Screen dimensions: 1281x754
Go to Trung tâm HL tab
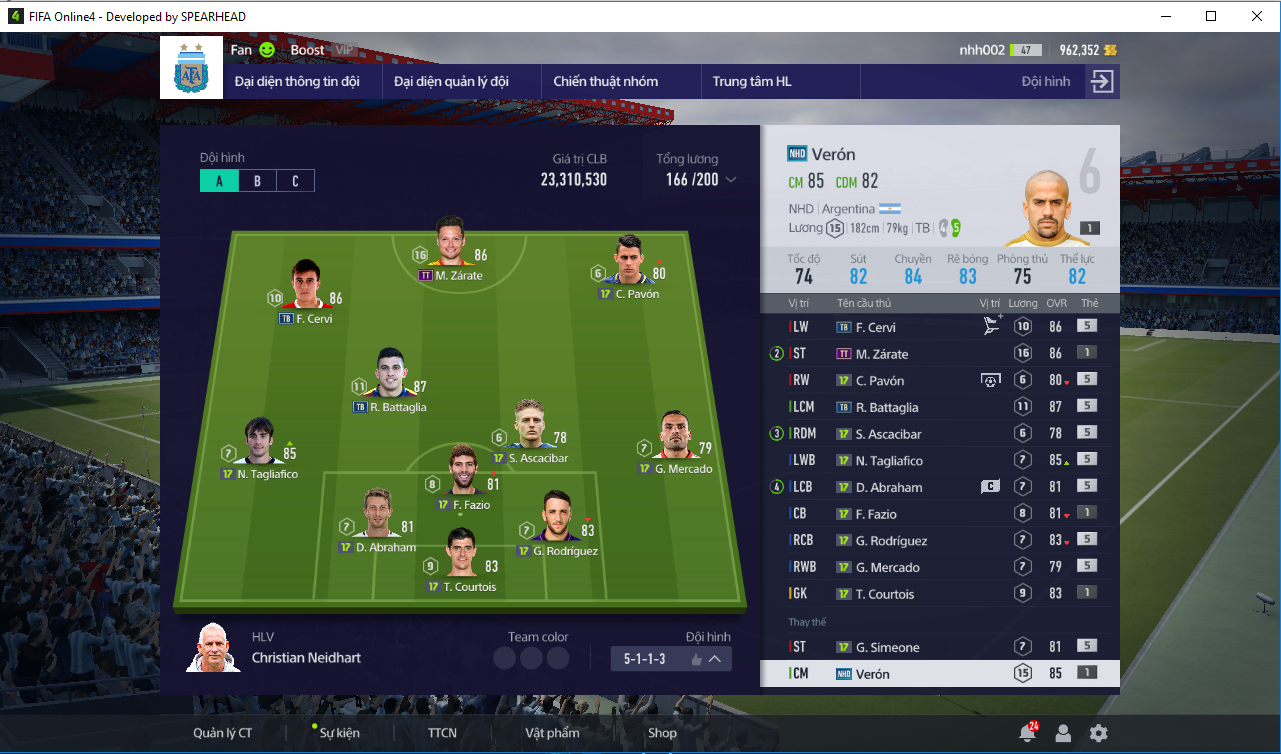[752, 82]
